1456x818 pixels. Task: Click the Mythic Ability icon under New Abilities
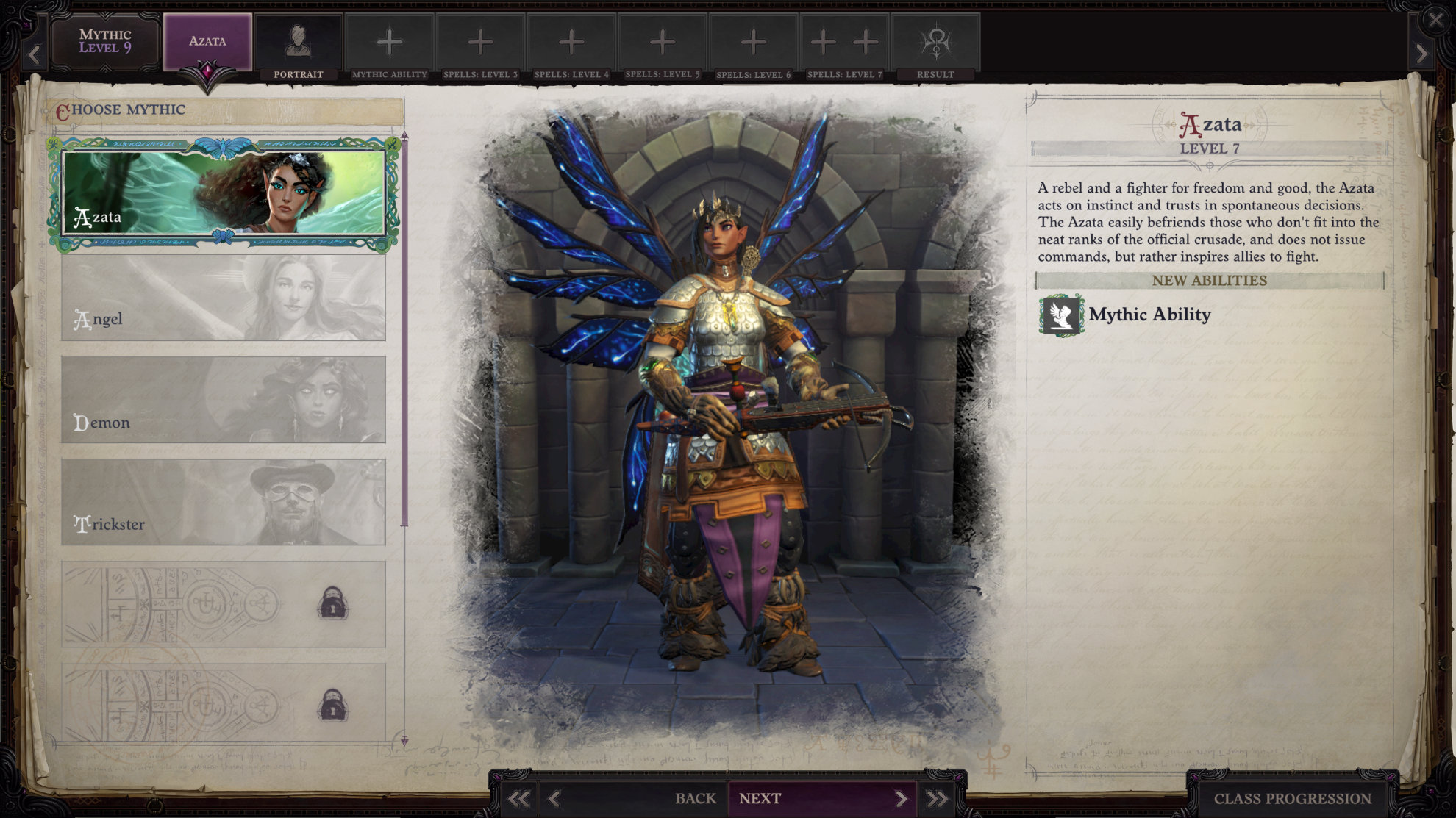click(1061, 315)
